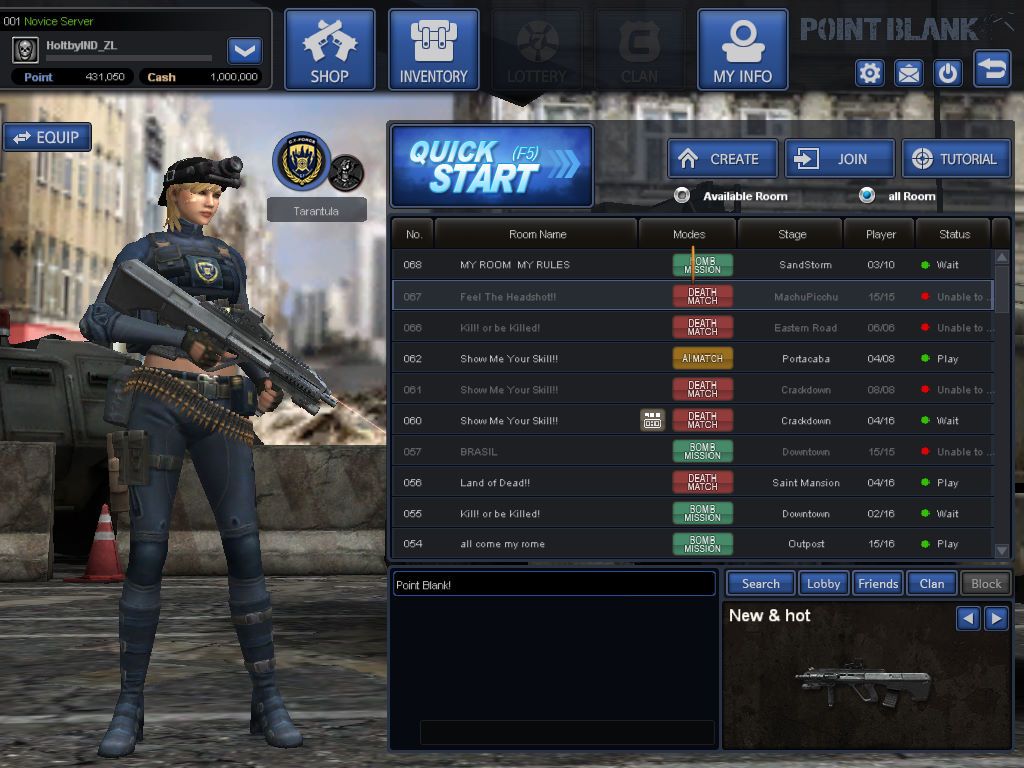1024x768 pixels.
Task: Open My Info profile page
Action: pyautogui.click(x=742, y=50)
